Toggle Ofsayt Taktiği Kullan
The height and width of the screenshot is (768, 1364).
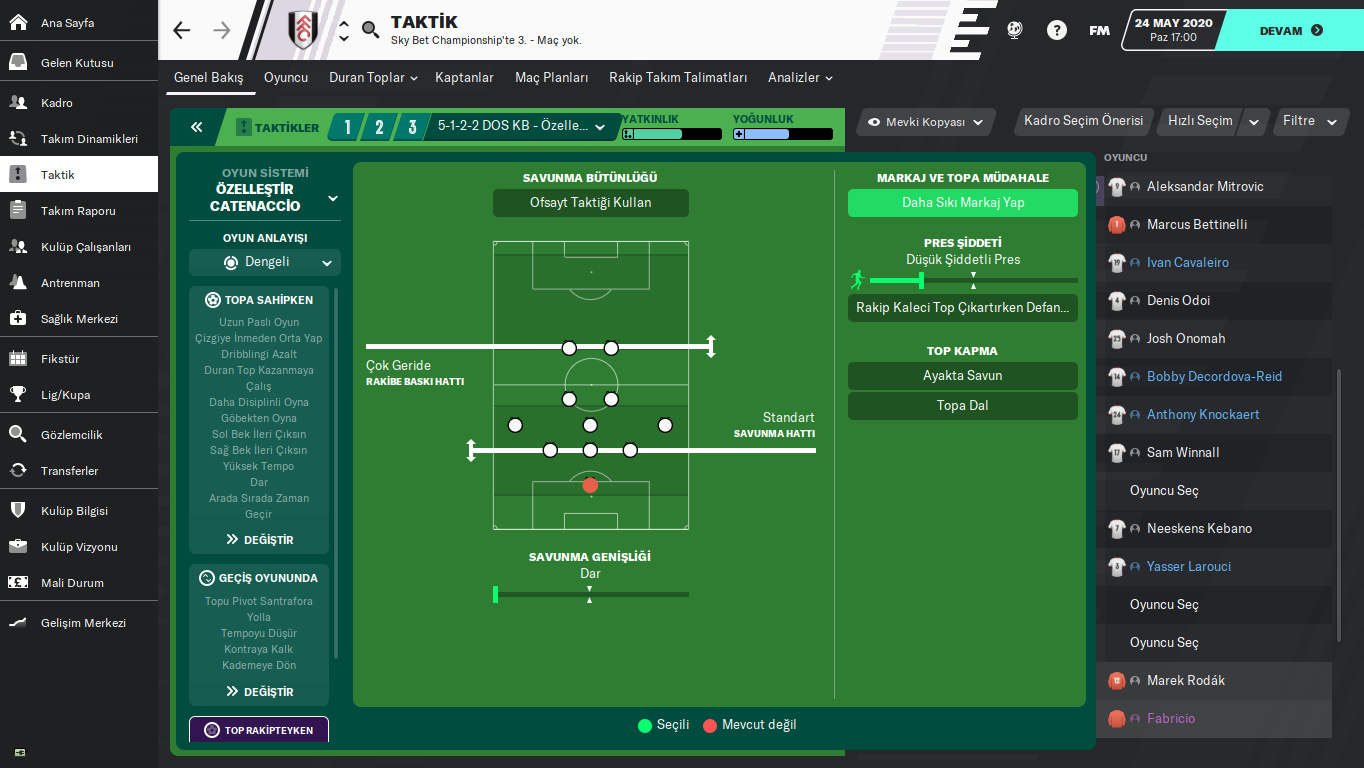pyautogui.click(x=590, y=203)
